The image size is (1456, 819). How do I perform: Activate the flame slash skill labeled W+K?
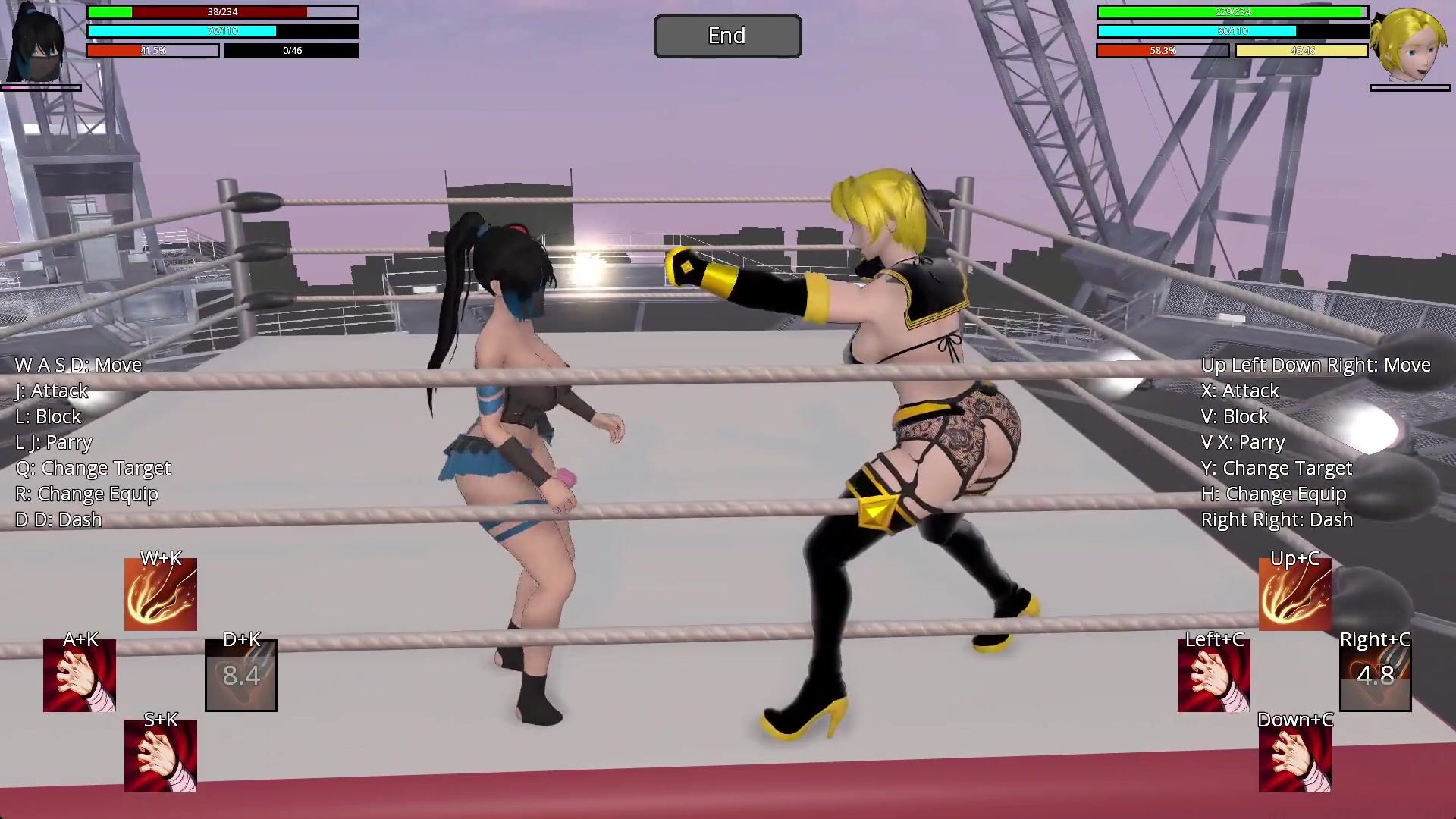pyautogui.click(x=161, y=595)
